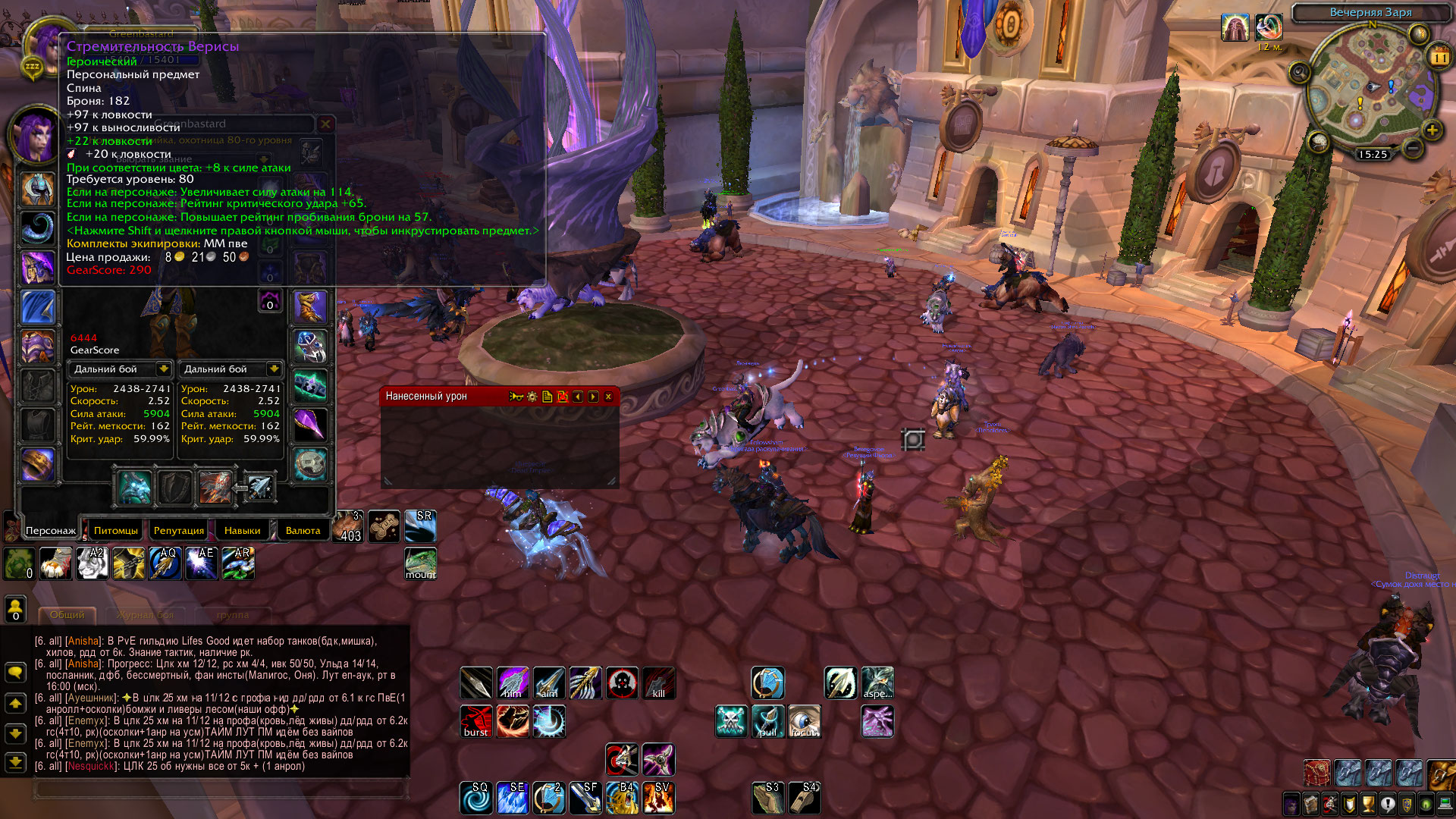The width and height of the screenshot is (1456, 819).
Task: Zoom in on the minimap
Action: point(1432,130)
